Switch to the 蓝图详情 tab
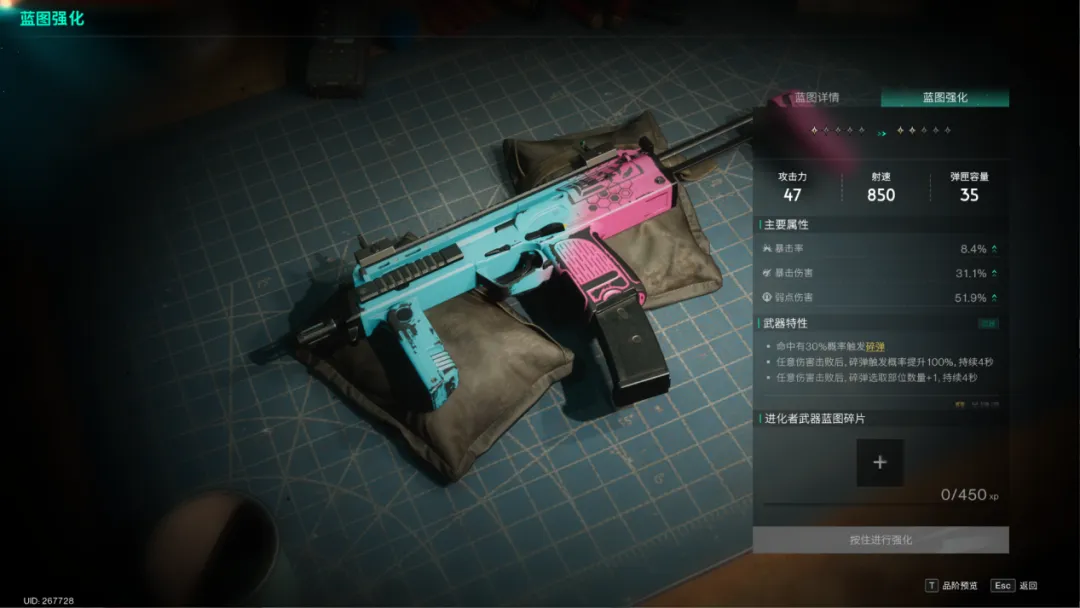 click(x=817, y=98)
